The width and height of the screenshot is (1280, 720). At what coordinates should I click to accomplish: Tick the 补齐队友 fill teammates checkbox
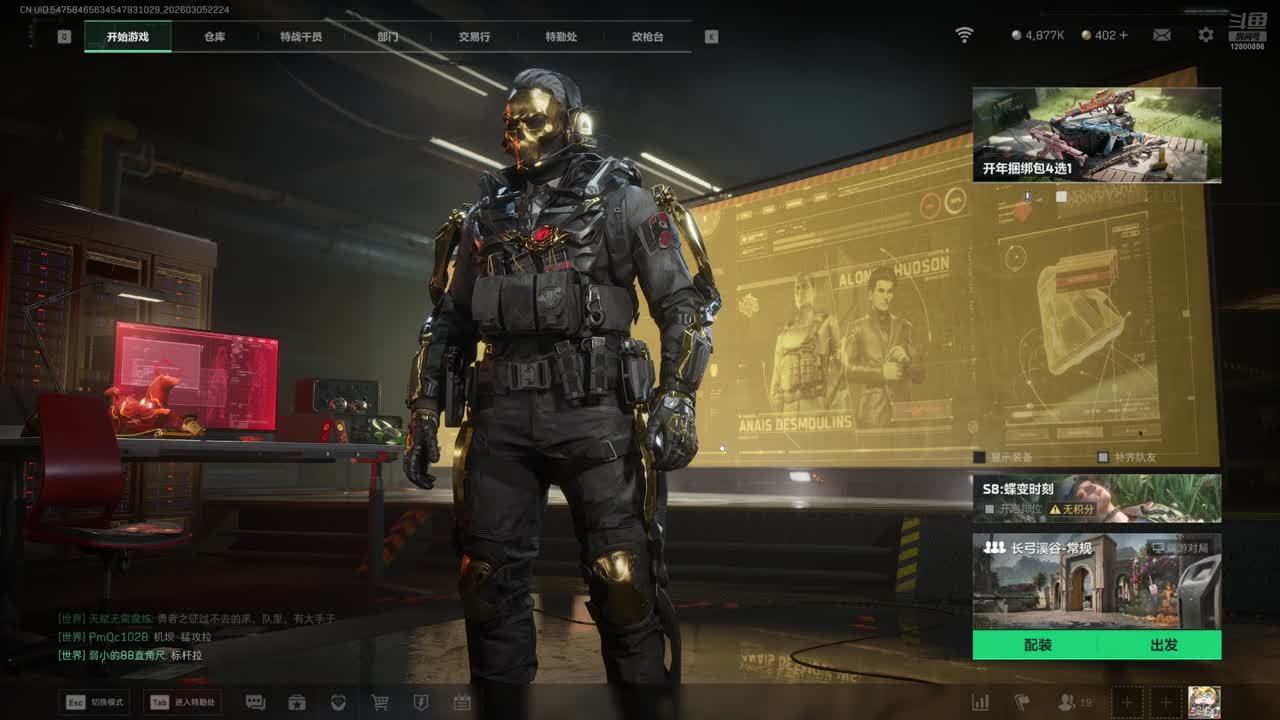pos(1103,457)
